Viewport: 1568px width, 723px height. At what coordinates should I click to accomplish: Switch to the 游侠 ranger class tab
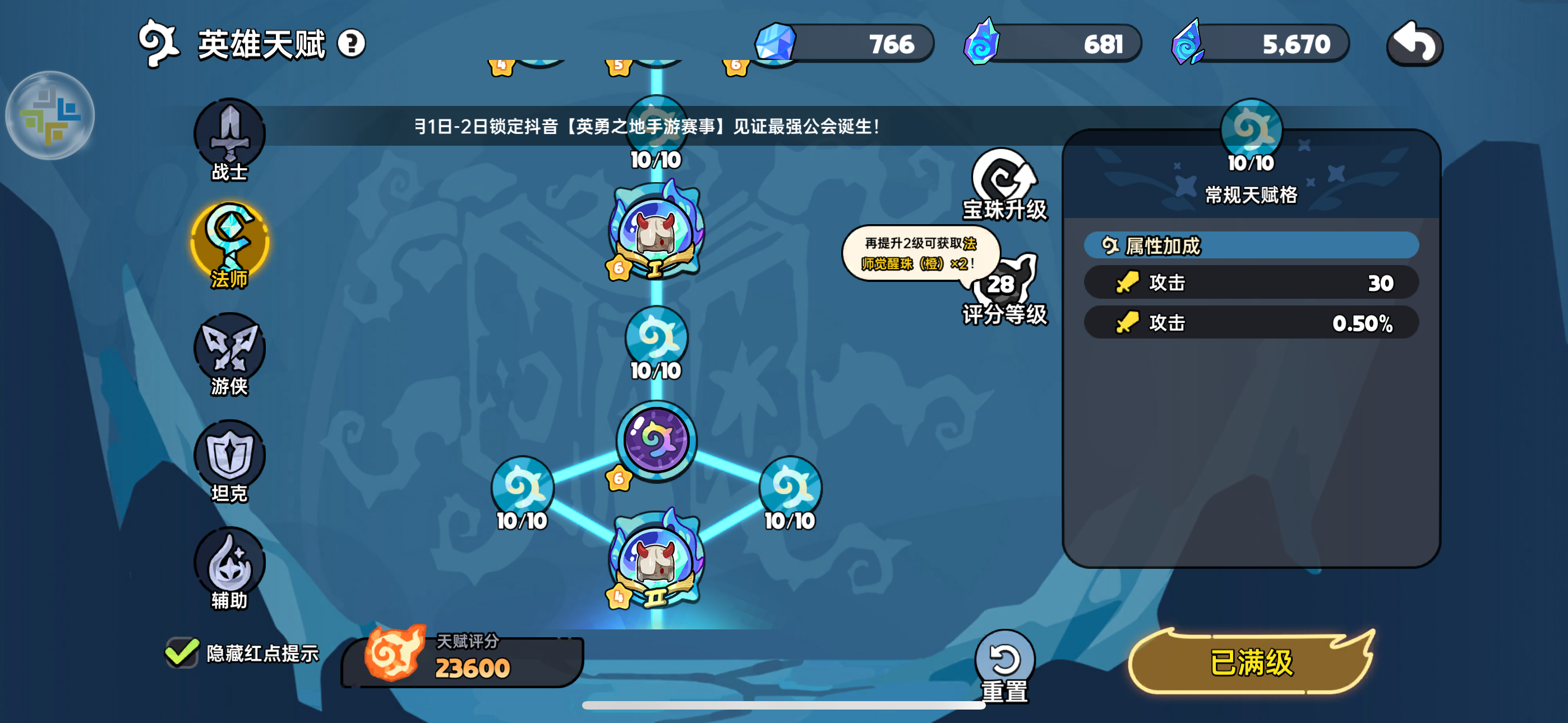pos(229,353)
